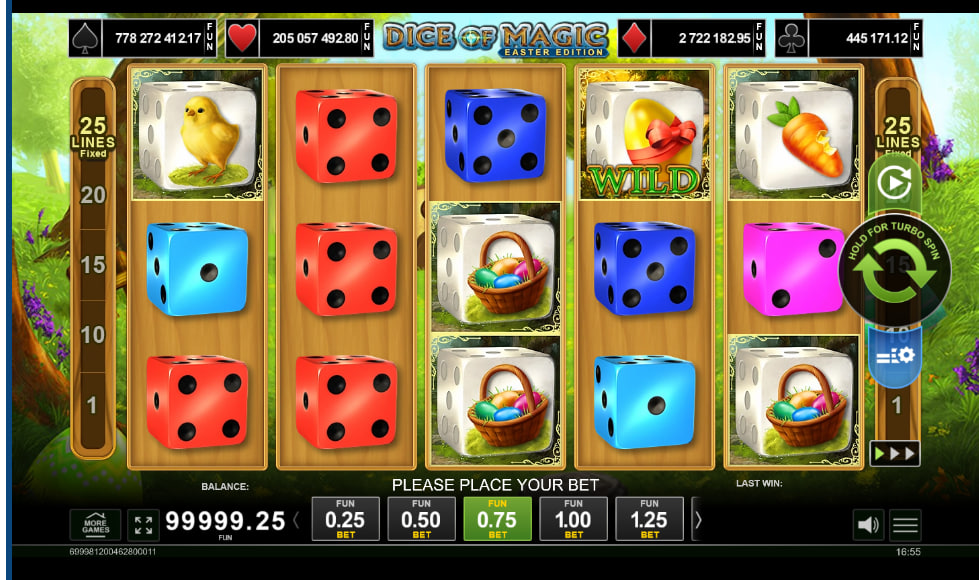The height and width of the screenshot is (580, 979).
Task: Open the More Games lobby
Action: [95, 524]
